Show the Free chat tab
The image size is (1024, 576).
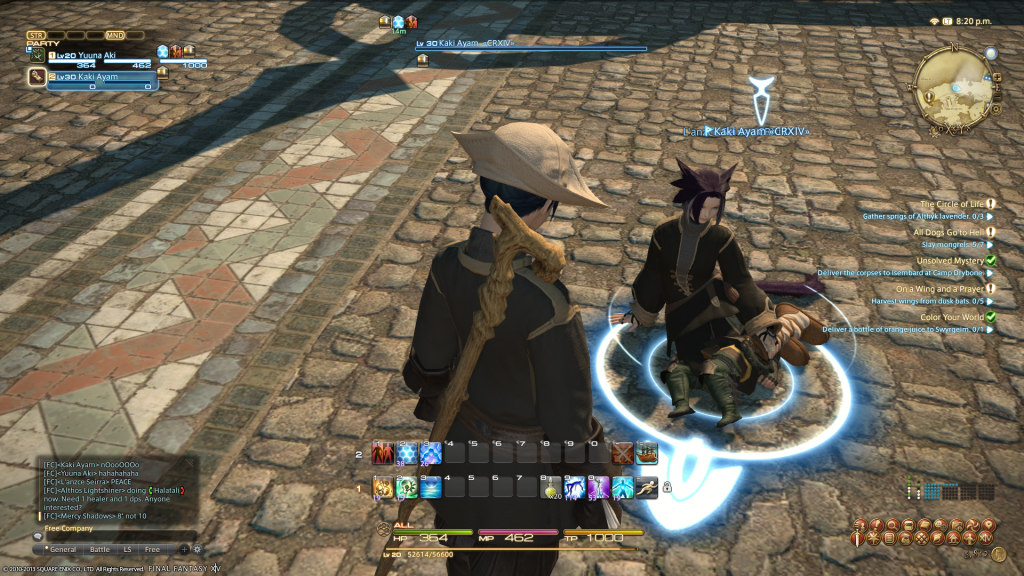tap(152, 549)
